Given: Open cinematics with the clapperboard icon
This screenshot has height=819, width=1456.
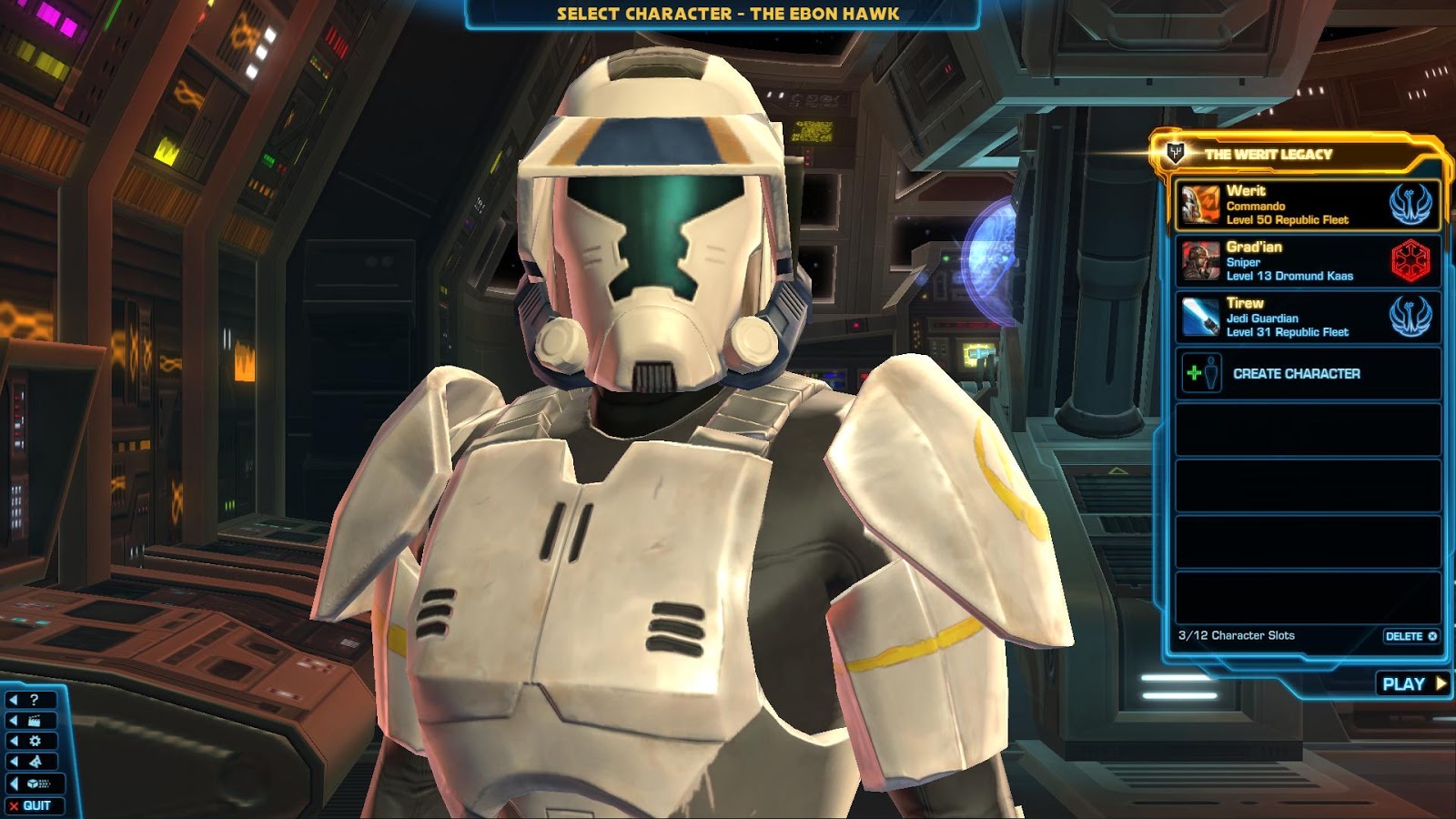Looking at the screenshot, I should pos(34,720).
